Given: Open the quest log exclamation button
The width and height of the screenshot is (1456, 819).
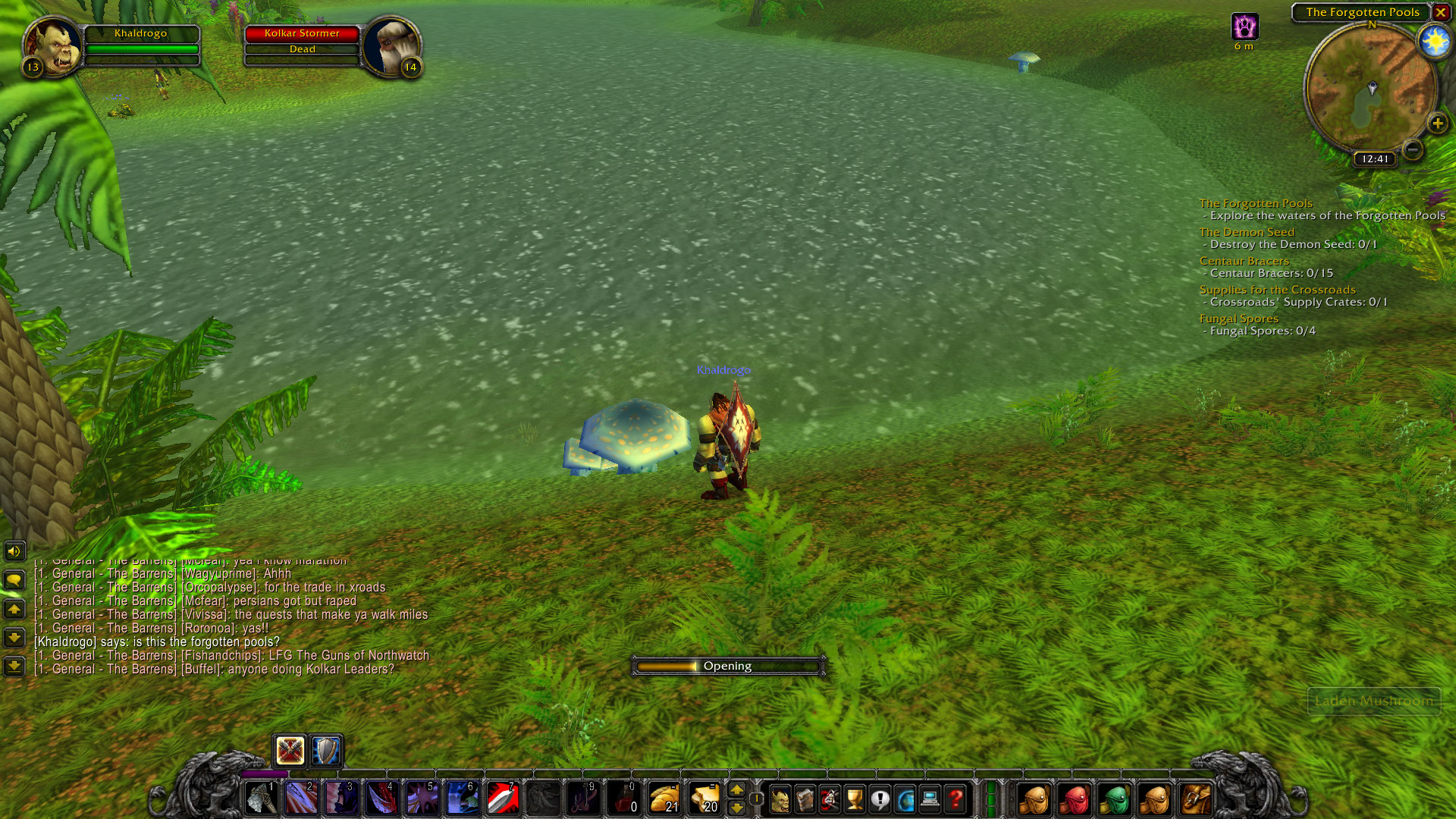Looking at the screenshot, I should tap(880, 799).
